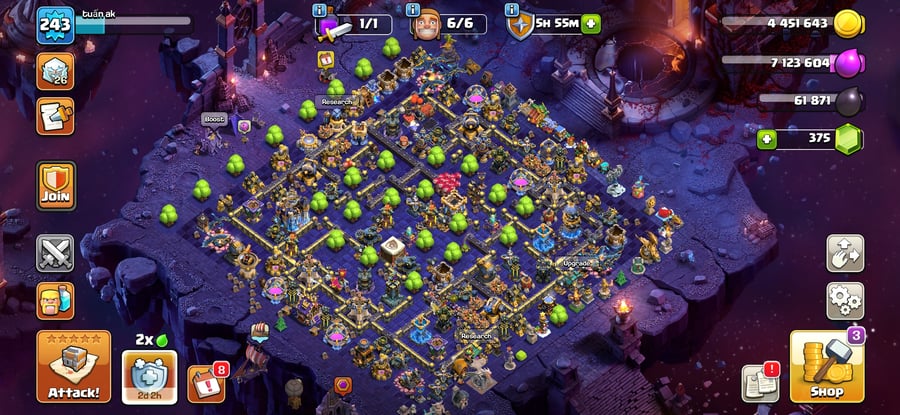
Task: Open the scroll icon under the league badge
Action: point(55,117)
